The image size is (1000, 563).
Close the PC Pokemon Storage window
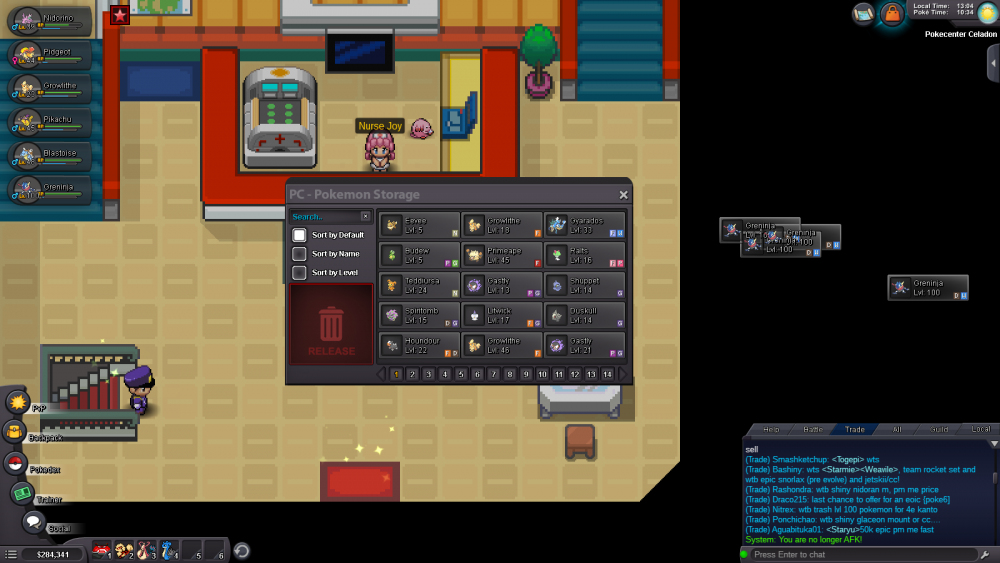[x=624, y=195]
